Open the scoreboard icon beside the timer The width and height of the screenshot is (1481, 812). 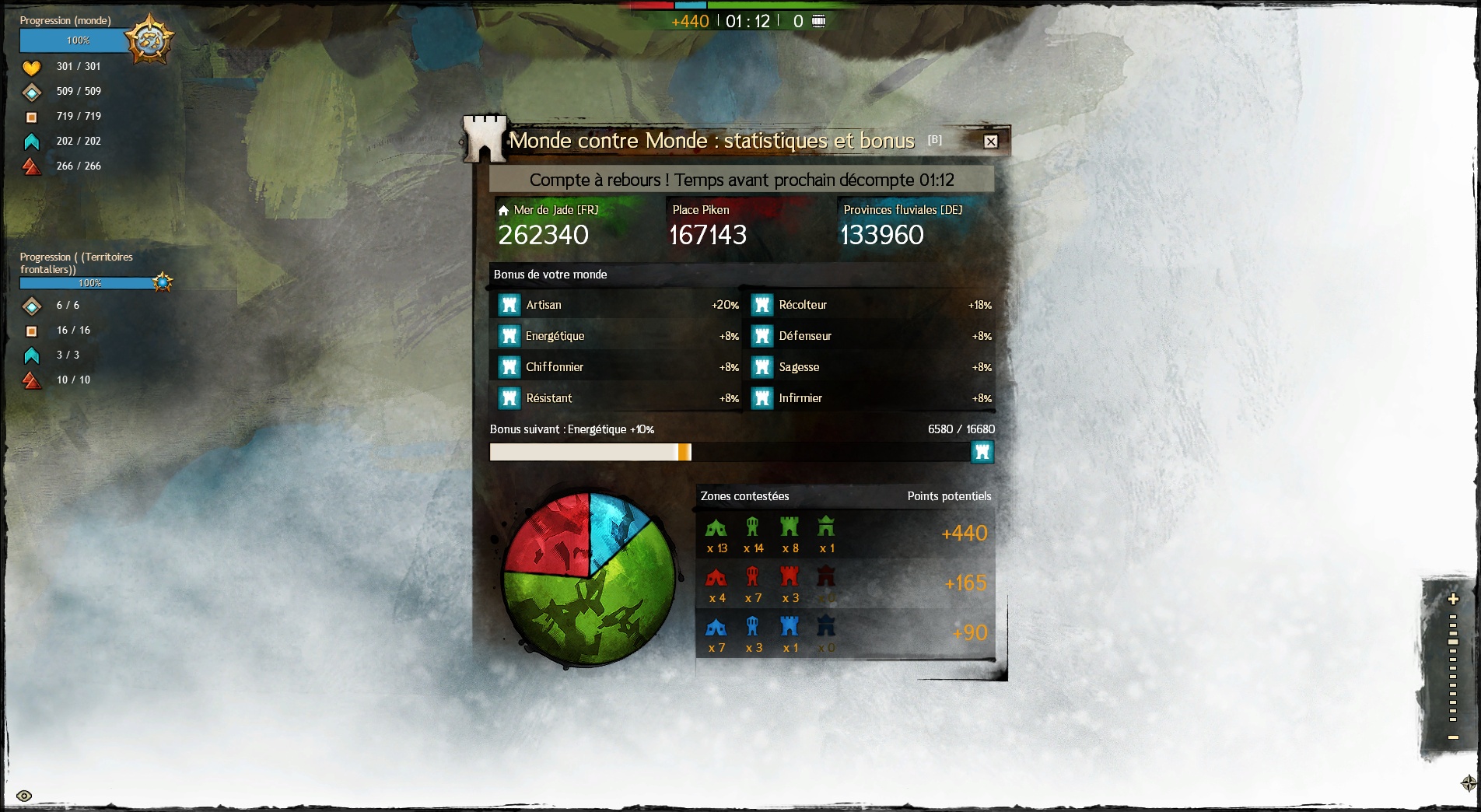point(818,21)
